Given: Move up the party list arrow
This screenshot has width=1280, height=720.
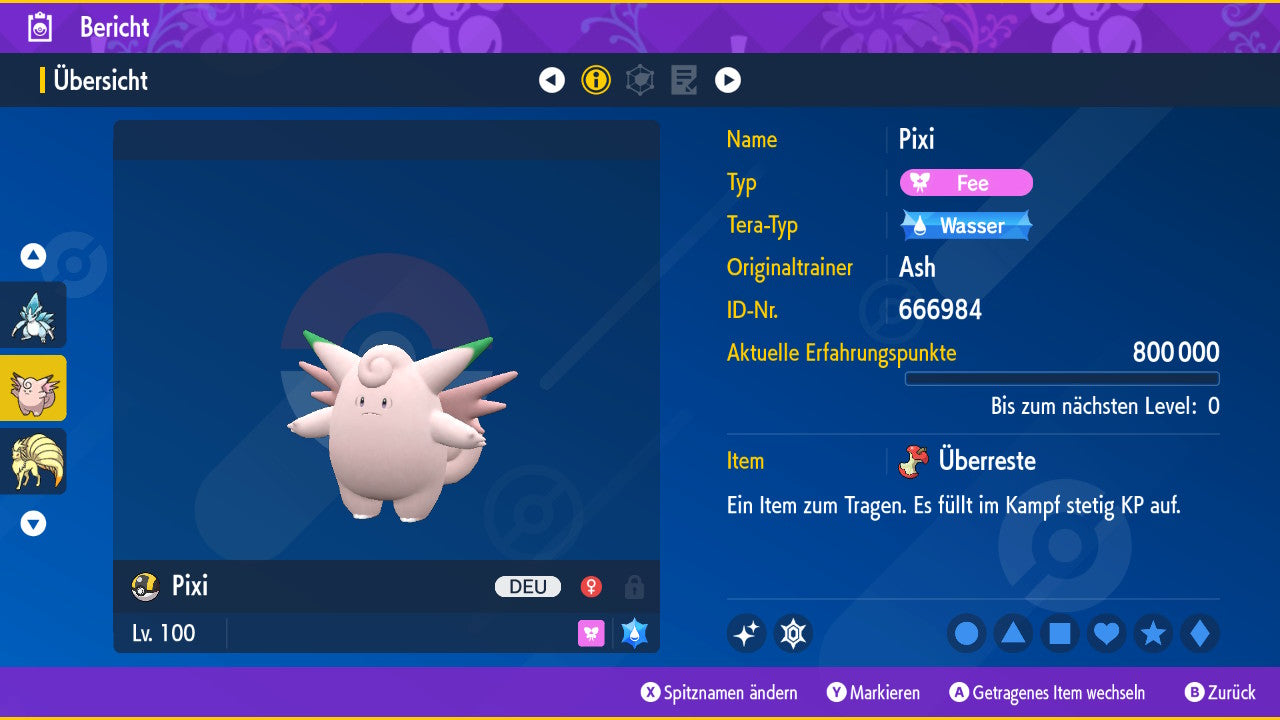Looking at the screenshot, I should pos(33,256).
